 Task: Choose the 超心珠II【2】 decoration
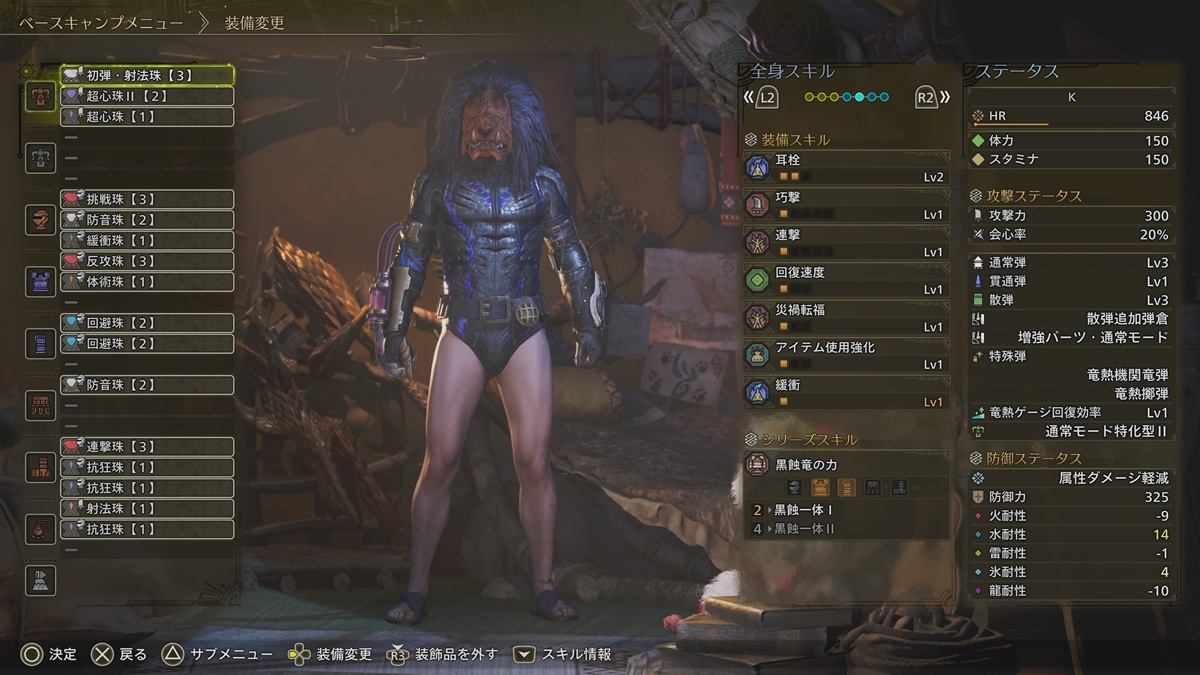(147, 96)
